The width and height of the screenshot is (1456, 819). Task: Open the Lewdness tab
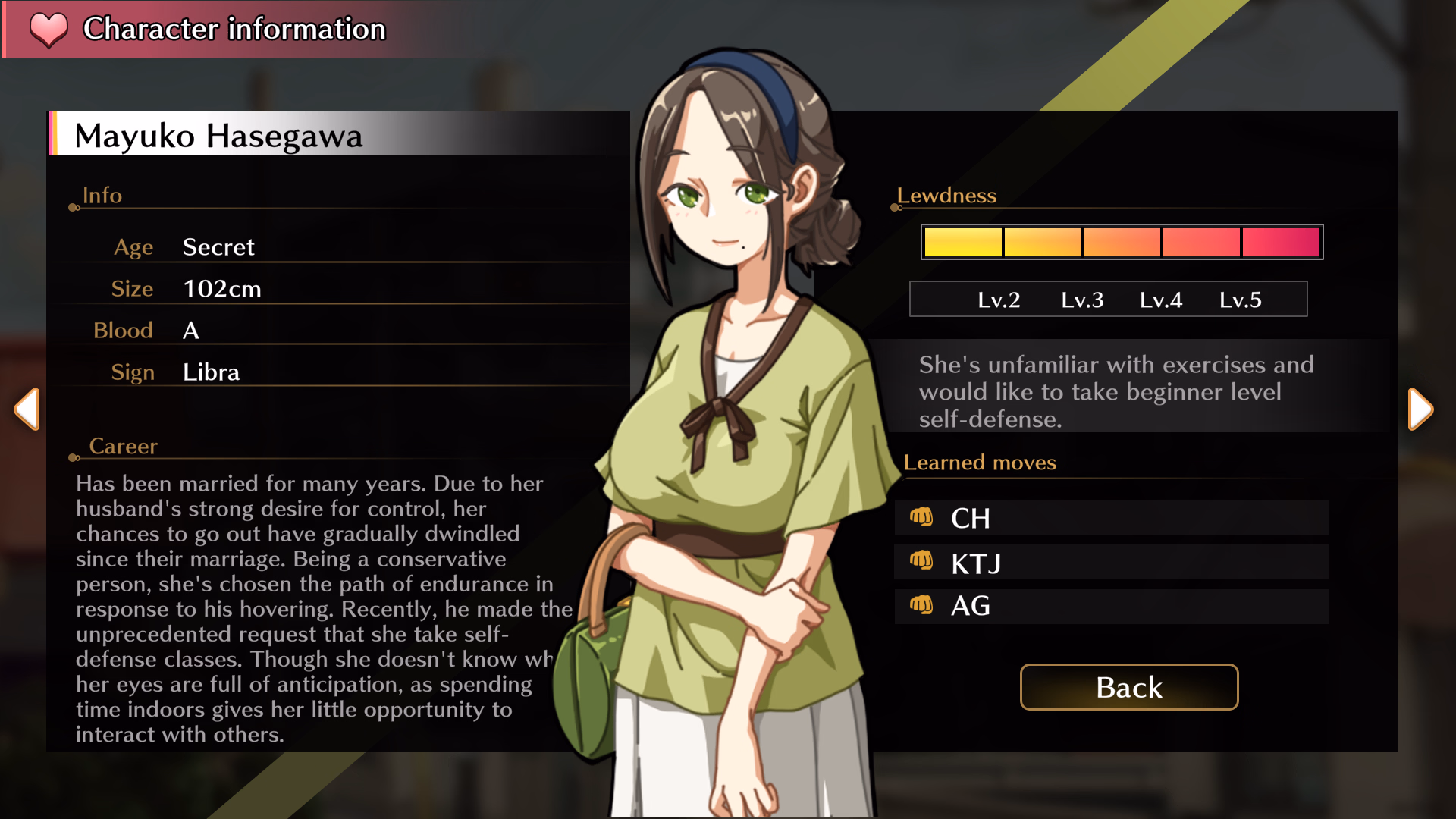(x=946, y=196)
